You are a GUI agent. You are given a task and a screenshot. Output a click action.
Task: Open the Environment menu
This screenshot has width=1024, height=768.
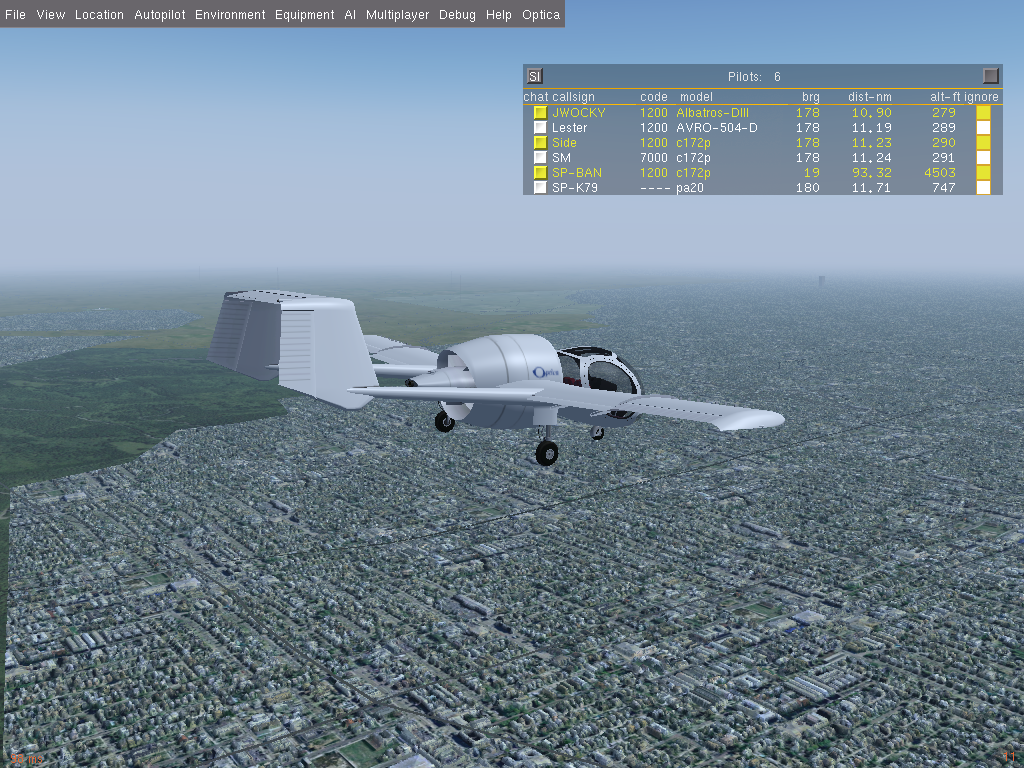click(x=230, y=15)
